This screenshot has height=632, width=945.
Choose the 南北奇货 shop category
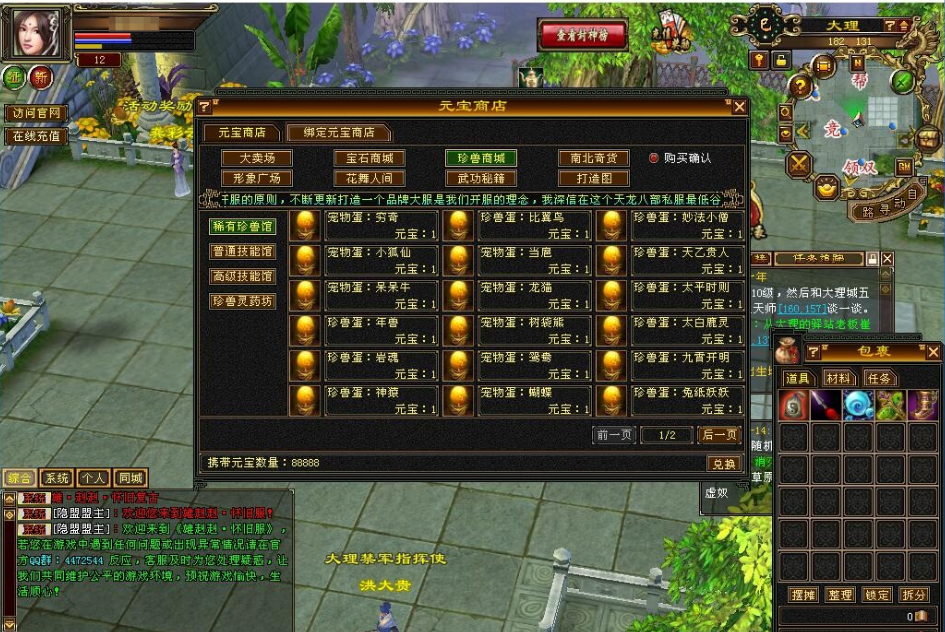(x=593, y=158)
